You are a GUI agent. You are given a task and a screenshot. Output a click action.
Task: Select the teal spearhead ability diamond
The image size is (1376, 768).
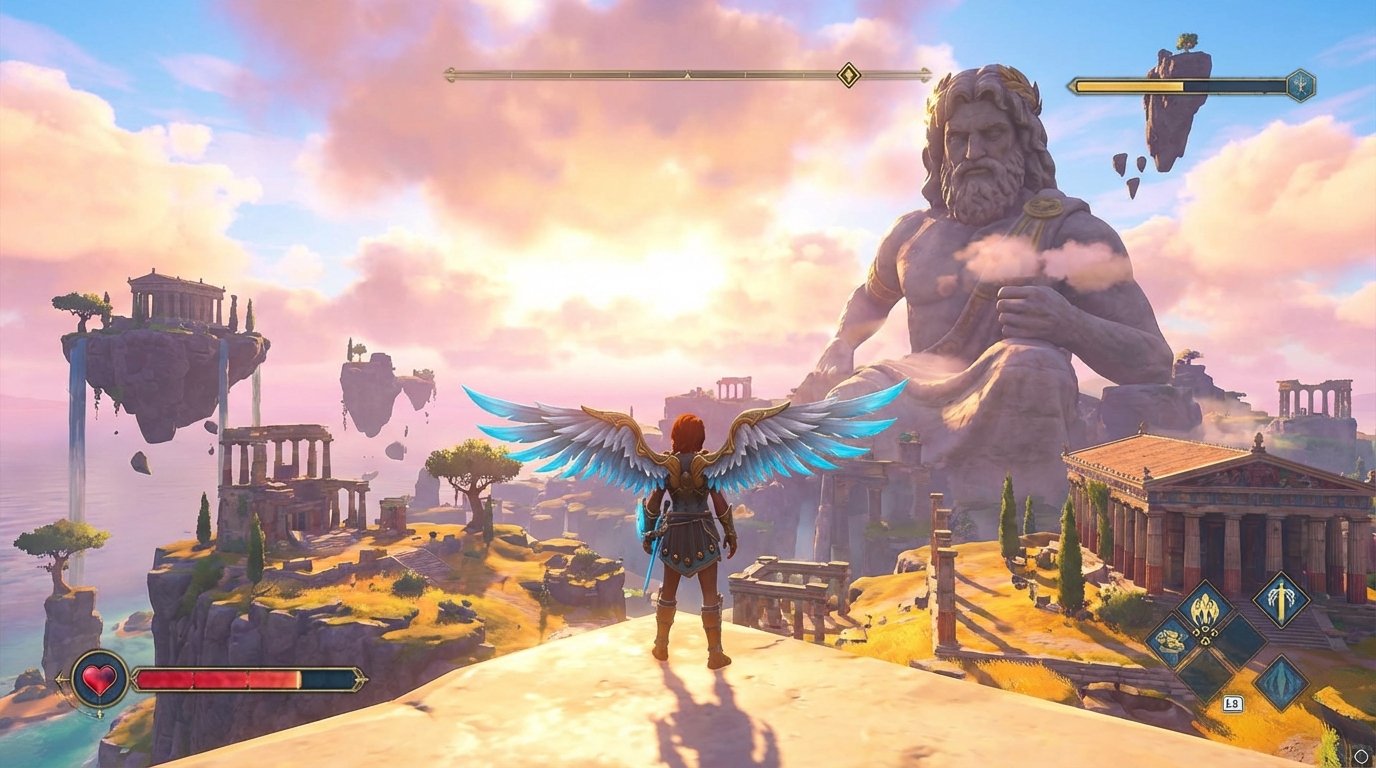[x=1280, y=679]
